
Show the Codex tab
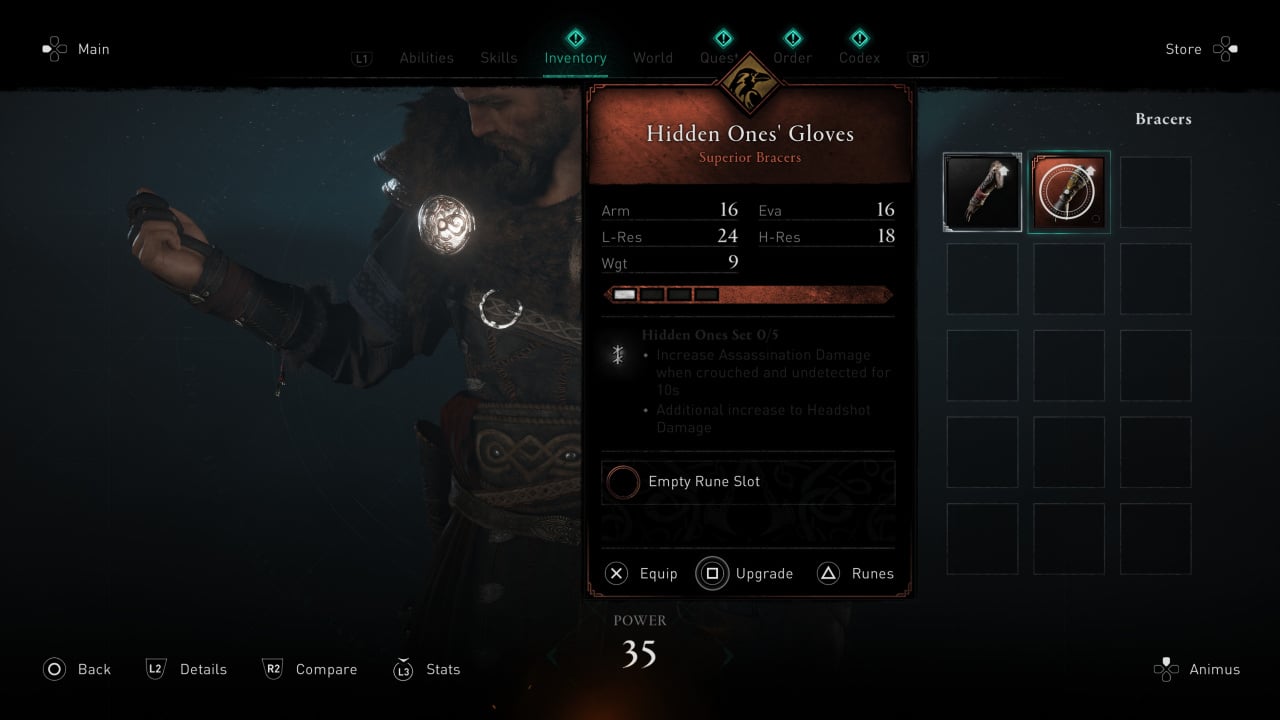[x=860, y=58]
